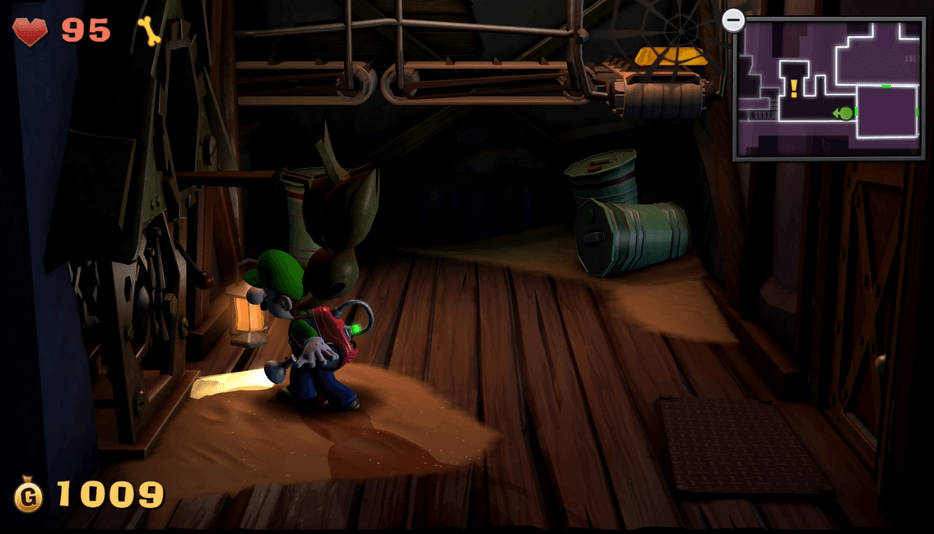The image size is (934, 534).
Task: Select the yellow exclamation objective marker
Action: pyautogui.click(x=794, y=89)
